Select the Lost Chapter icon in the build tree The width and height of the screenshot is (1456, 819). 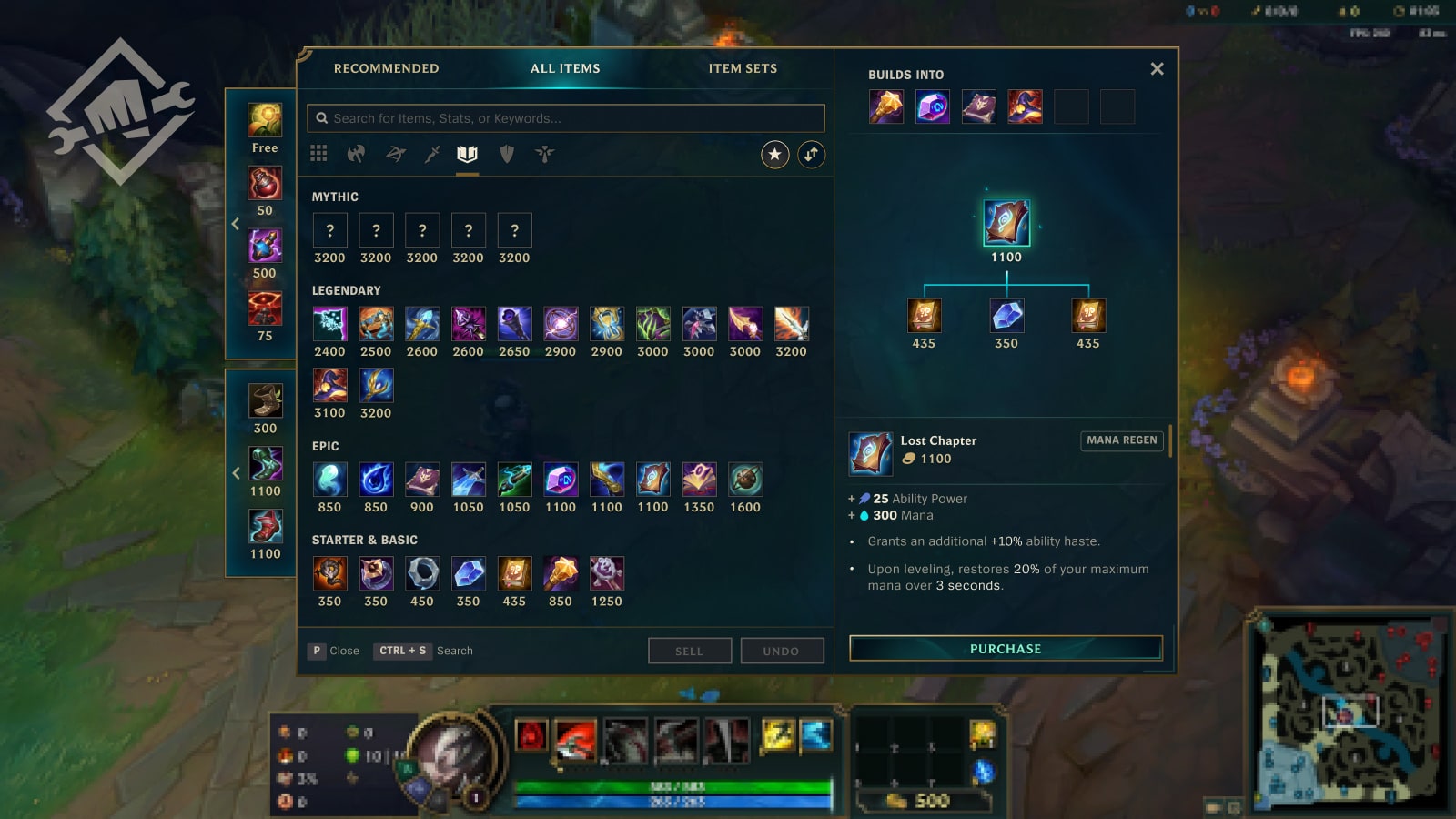pos(1005,222)
